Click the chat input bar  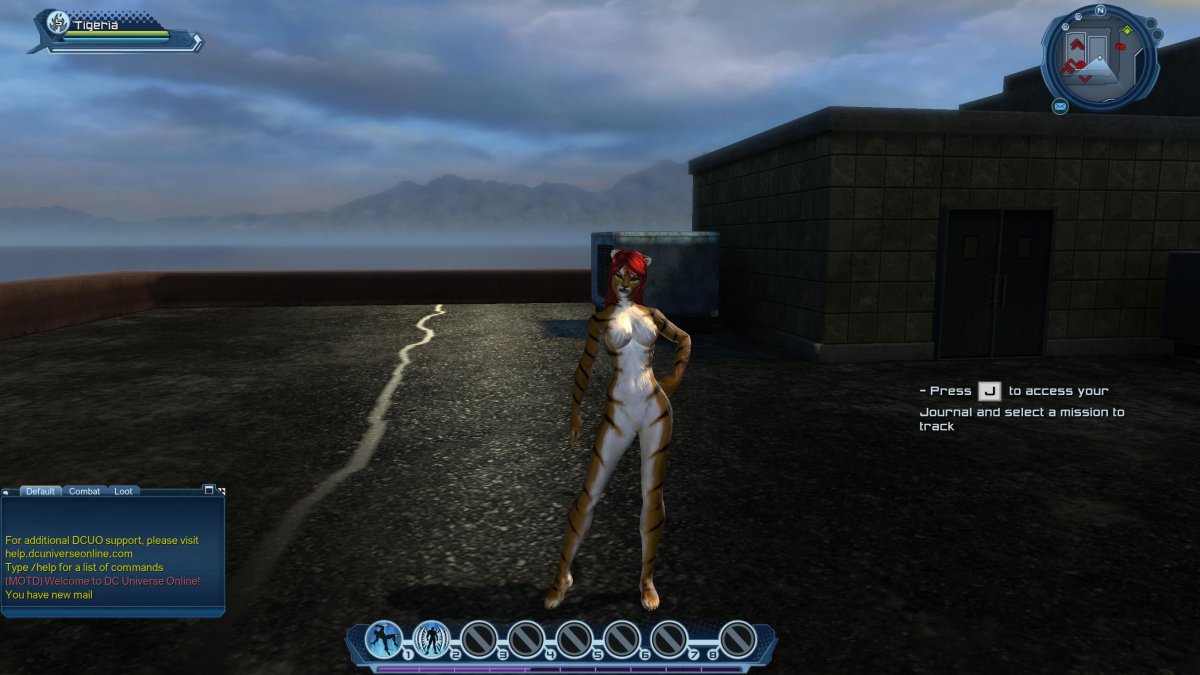pyautogui.click(x=112, y=609)
